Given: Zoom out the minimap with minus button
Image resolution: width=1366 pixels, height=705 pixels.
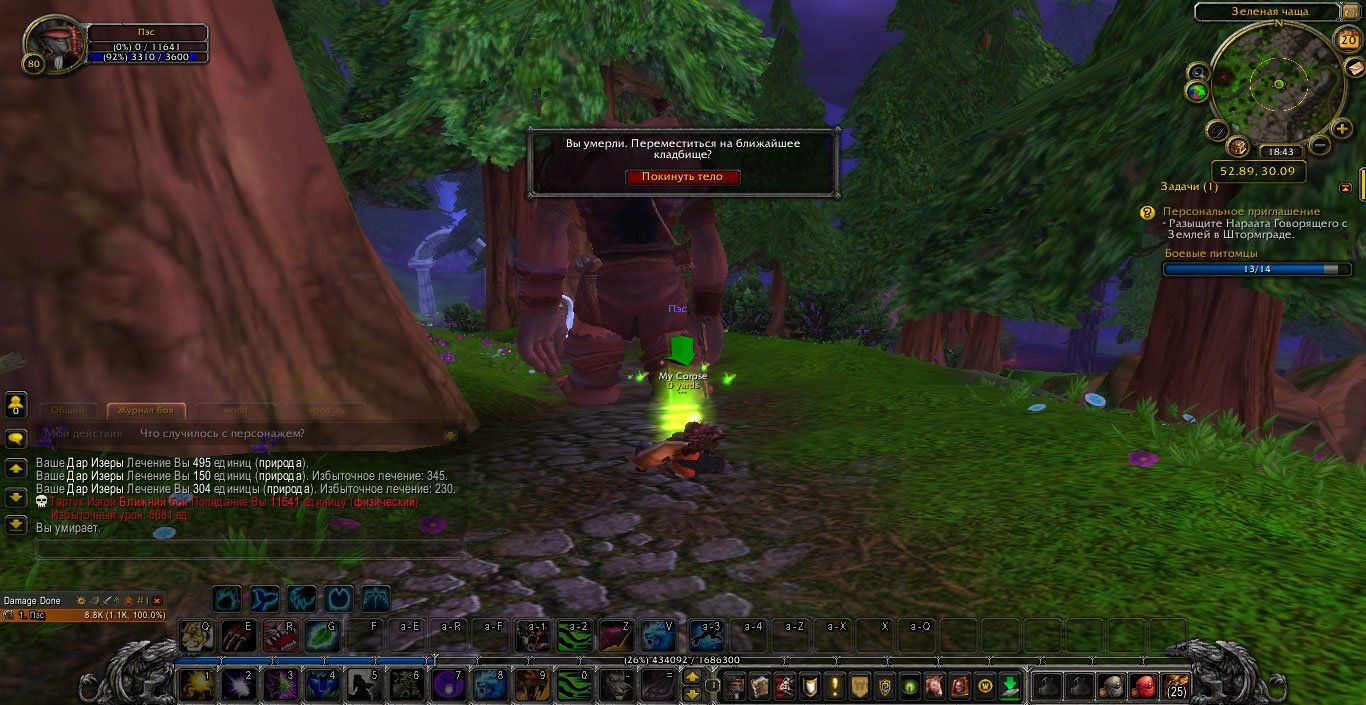Looking at the screenshot, I should tap(1320, 147).
